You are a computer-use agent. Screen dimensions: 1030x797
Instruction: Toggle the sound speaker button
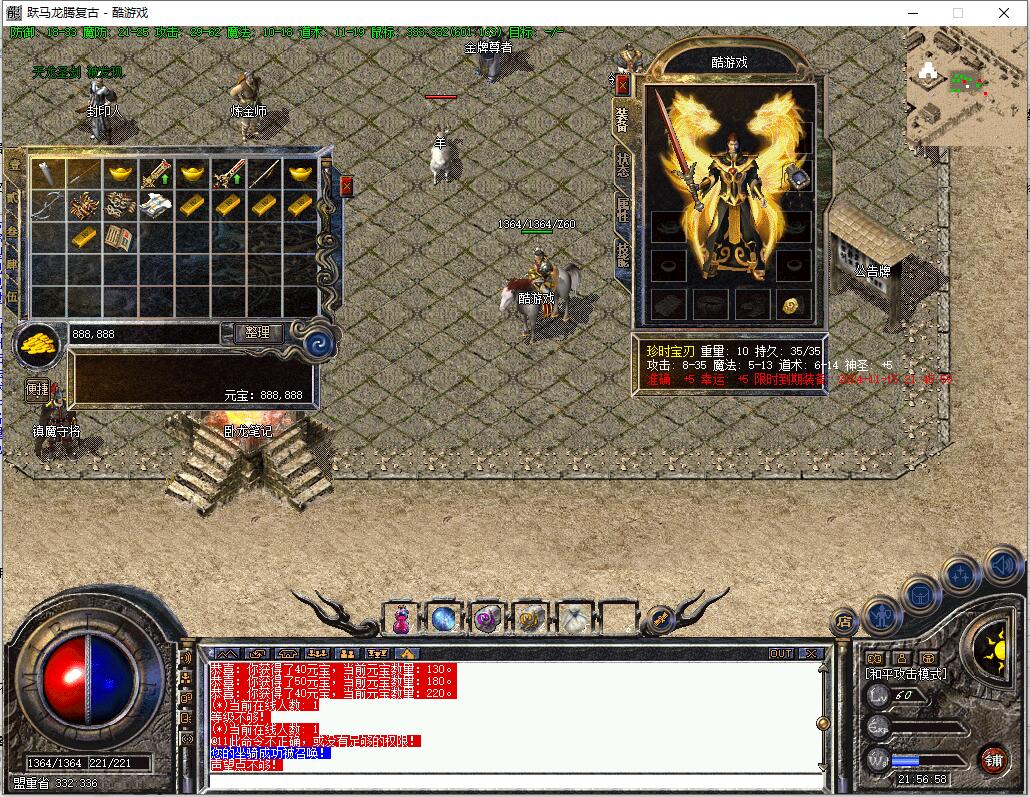(1002, 566)
